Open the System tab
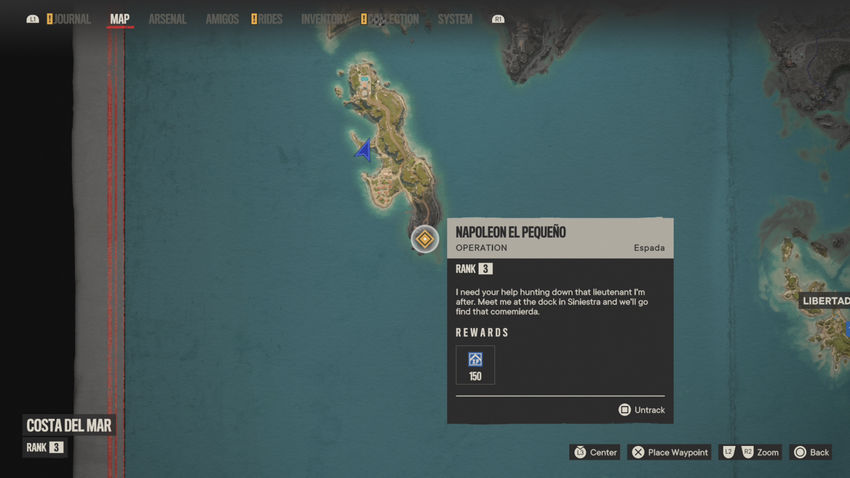Screen dimensions: 850x478 (x=455, y=19)
